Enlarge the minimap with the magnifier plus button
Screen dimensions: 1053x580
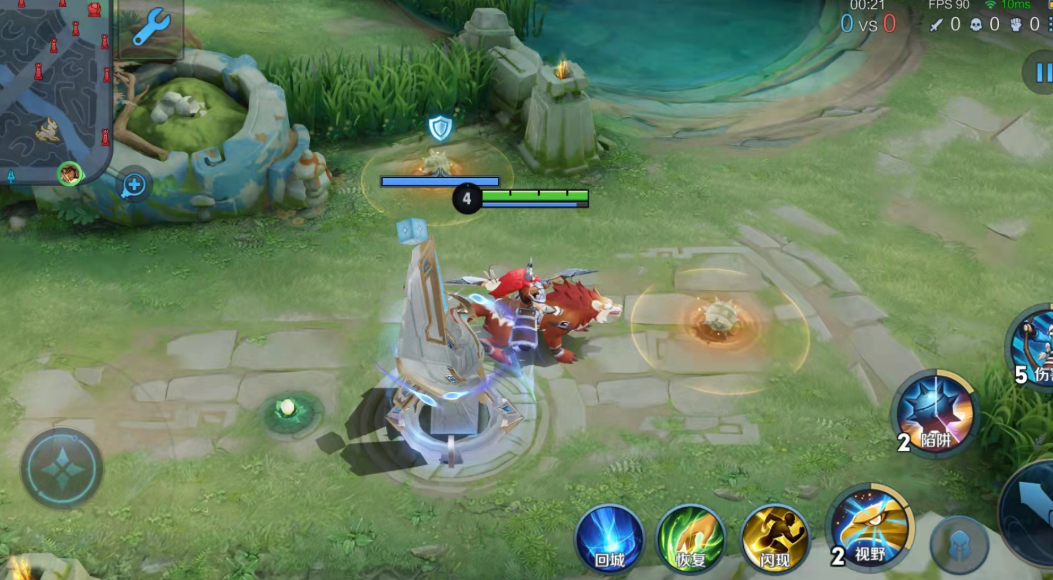tap(133, 184)
